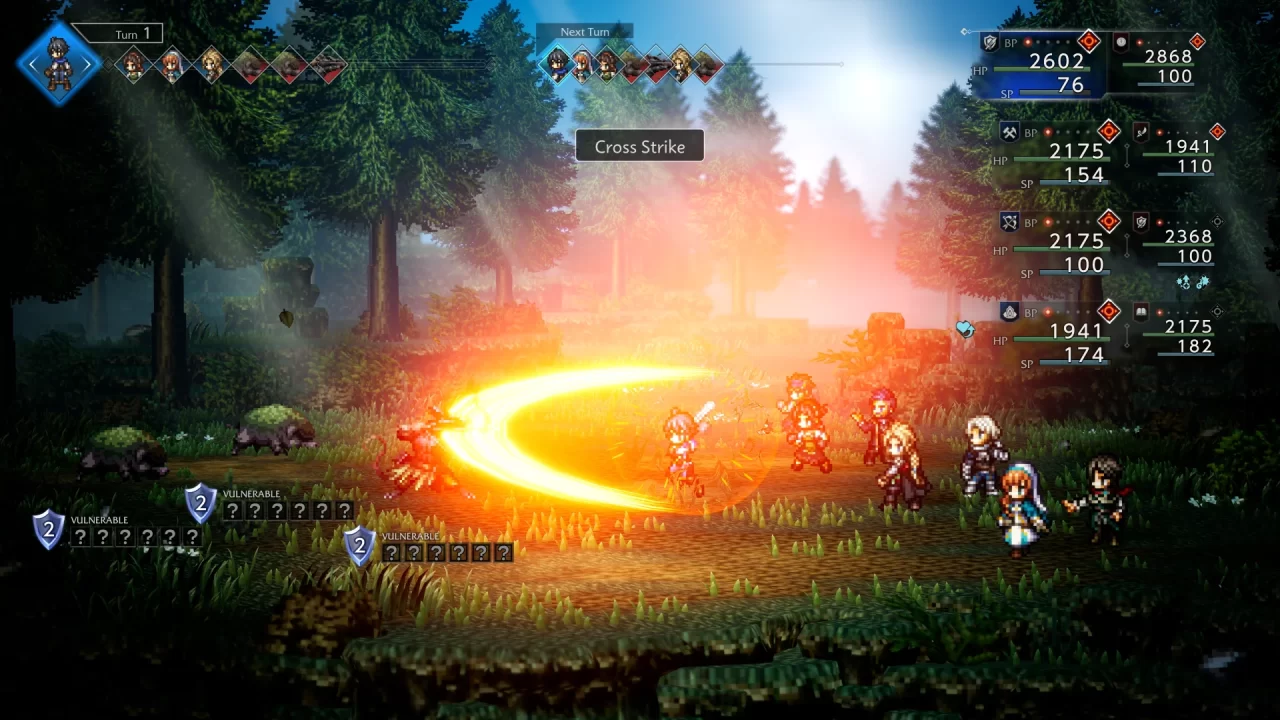
Task: Select the crossed hammers job icon
Action: pos(1010,133)
